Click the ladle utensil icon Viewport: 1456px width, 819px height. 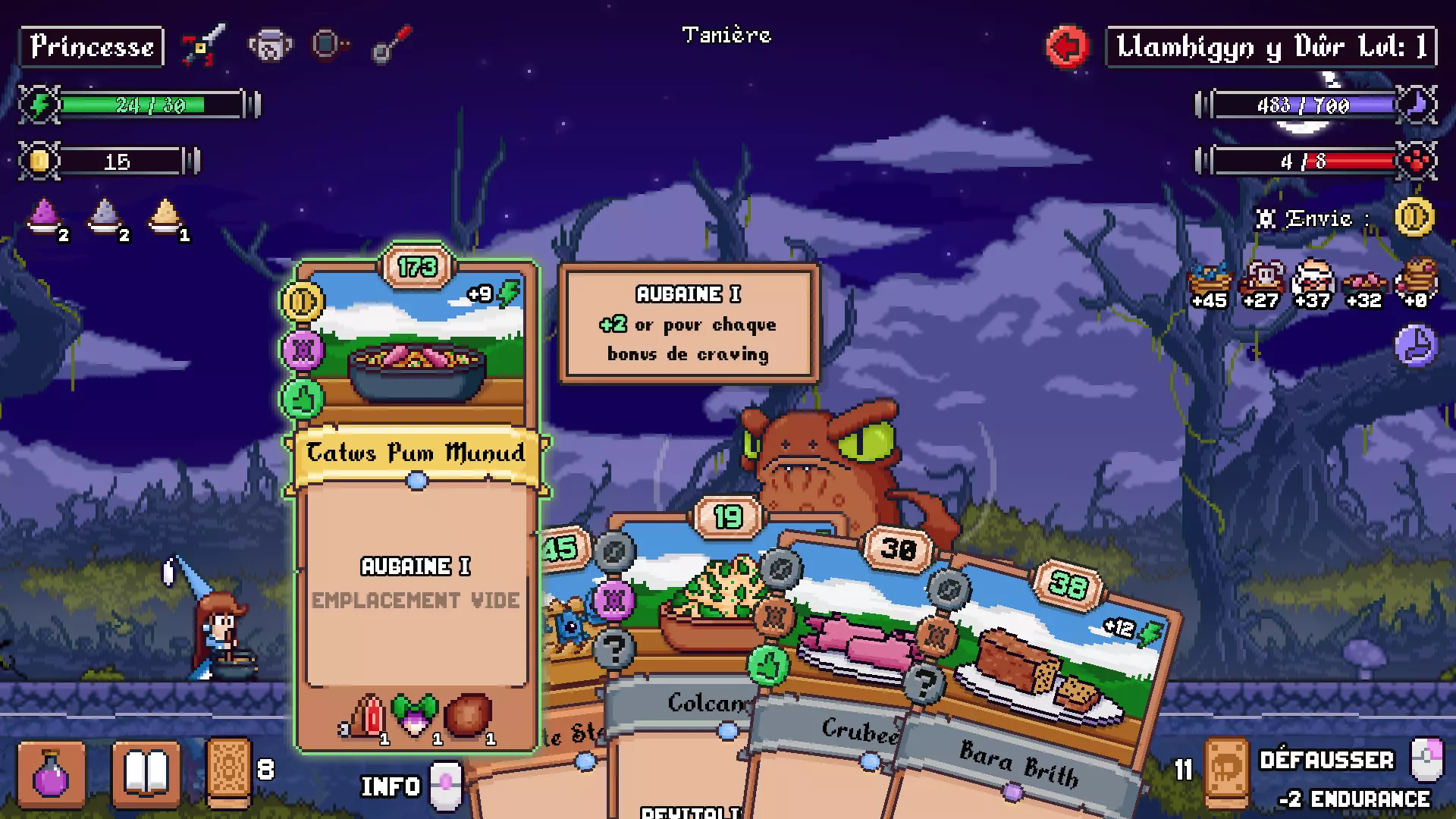[x=391, y=45]
